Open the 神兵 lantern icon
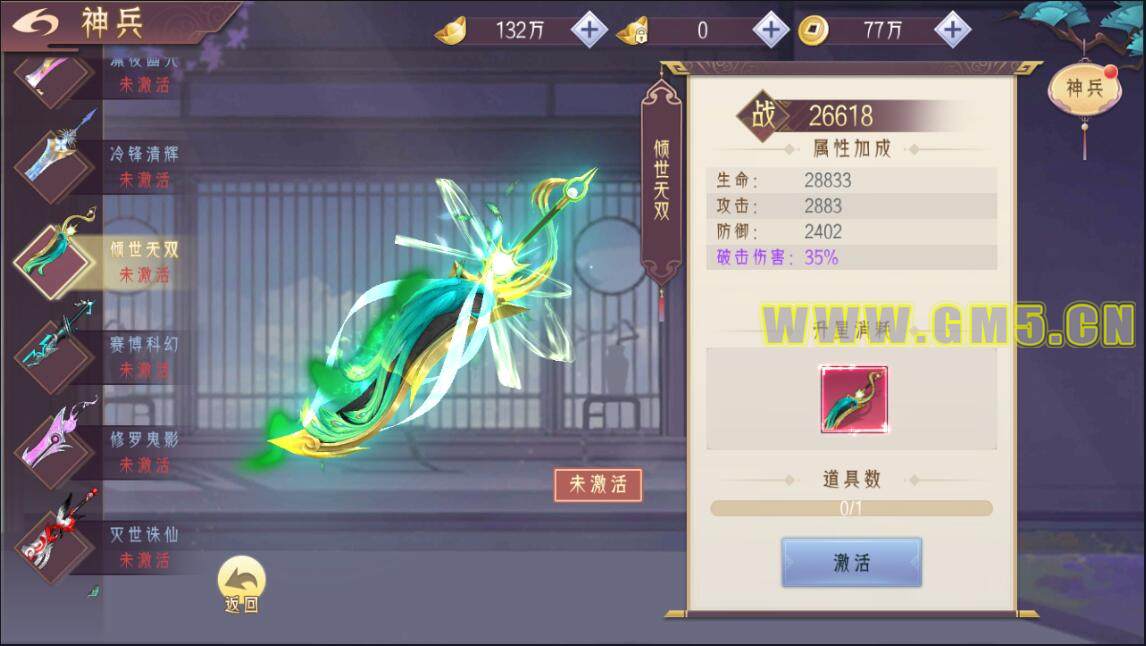 pyautogui.click(x=1084, y=89)
